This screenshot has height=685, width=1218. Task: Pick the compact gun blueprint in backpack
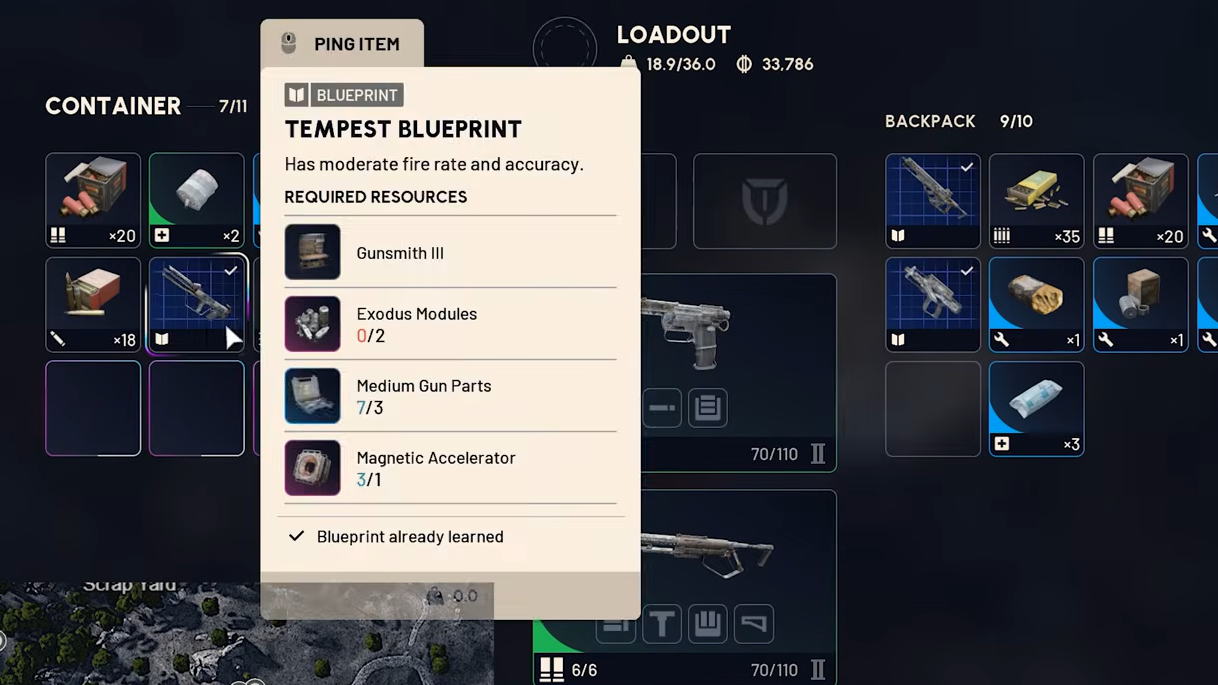coord(932,304)
